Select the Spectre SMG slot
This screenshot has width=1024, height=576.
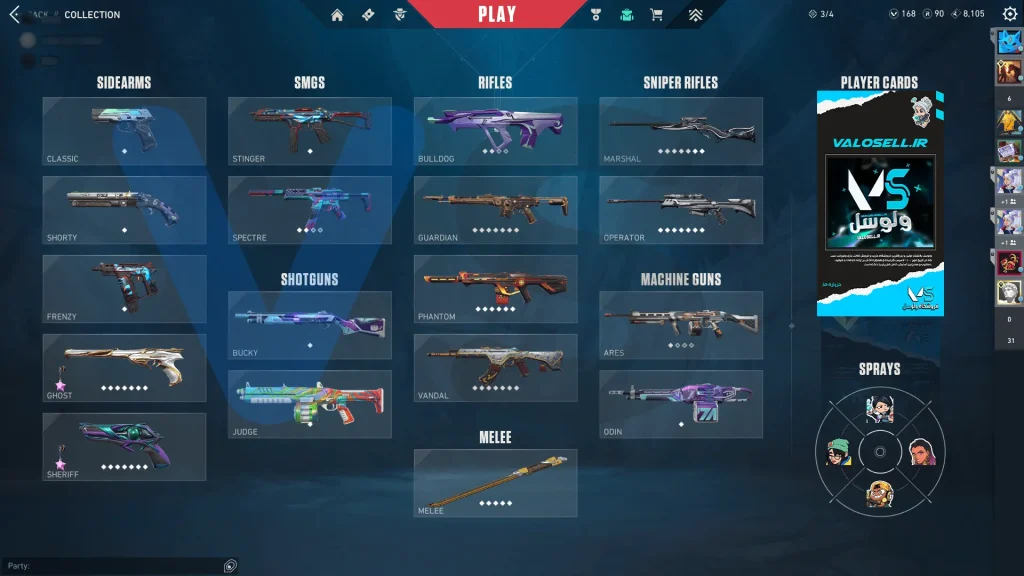[x=310, y=210]
